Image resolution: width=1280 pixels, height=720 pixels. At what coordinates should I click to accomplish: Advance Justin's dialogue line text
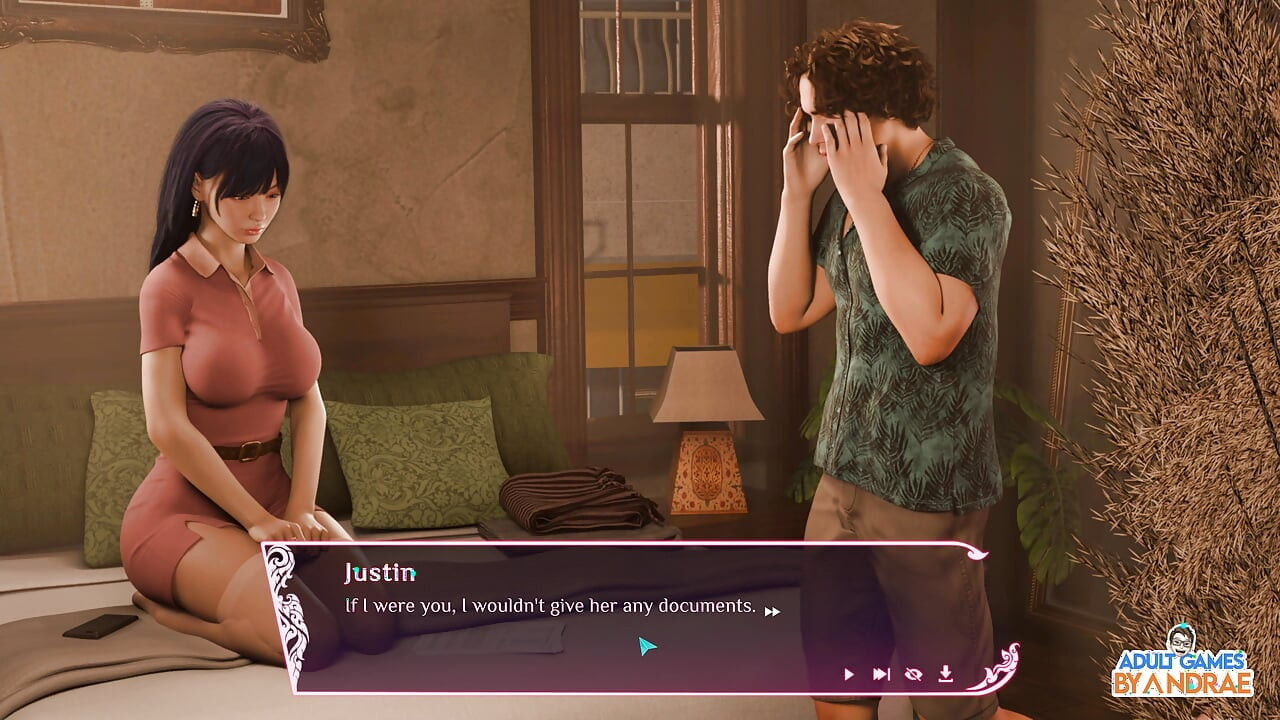(x=550, y=606)
